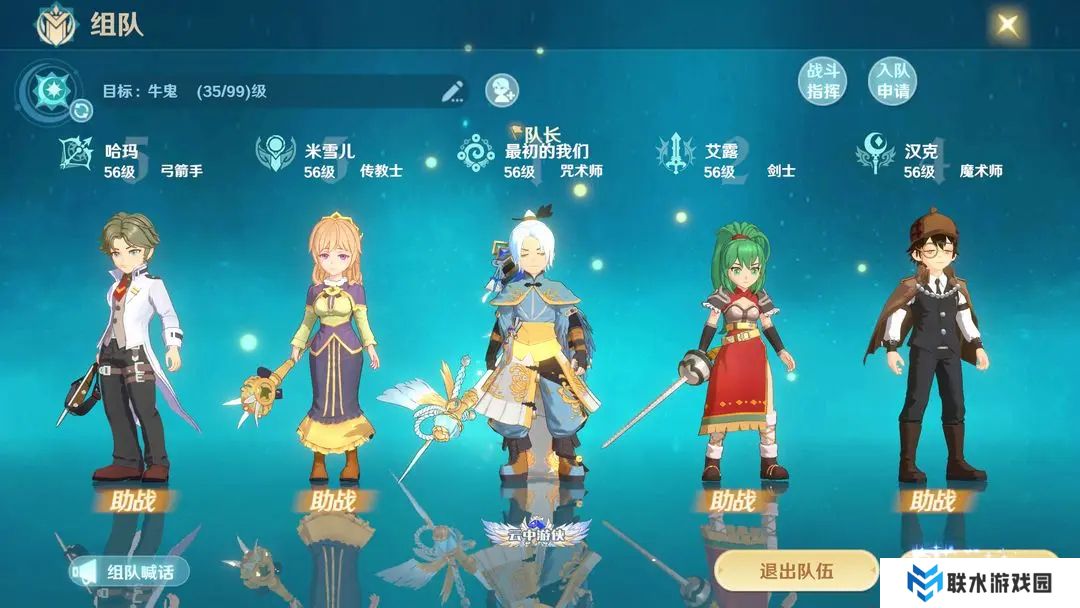Close the team panel with the X
Screen dimensions: 1080x608
pos(1008,24)
